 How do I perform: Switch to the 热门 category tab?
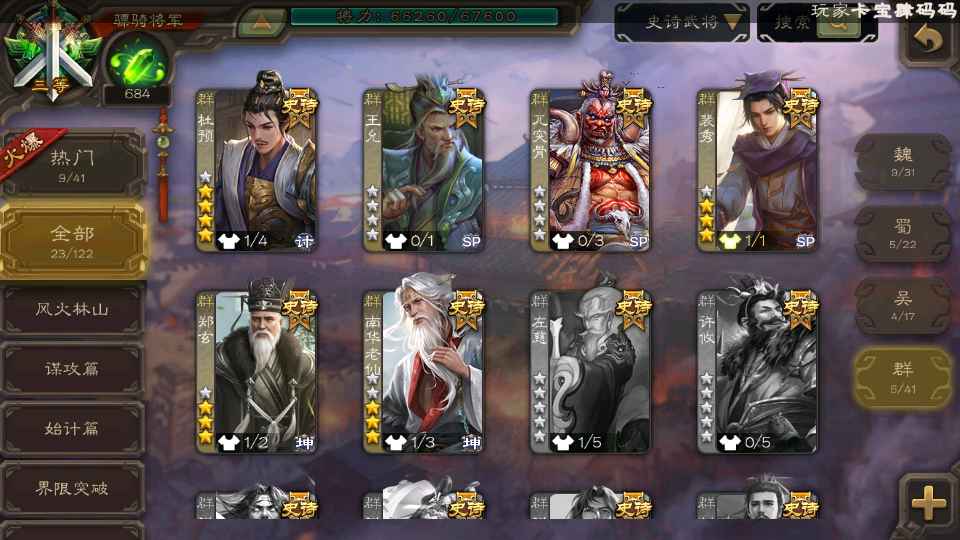[x=73, y=164]
